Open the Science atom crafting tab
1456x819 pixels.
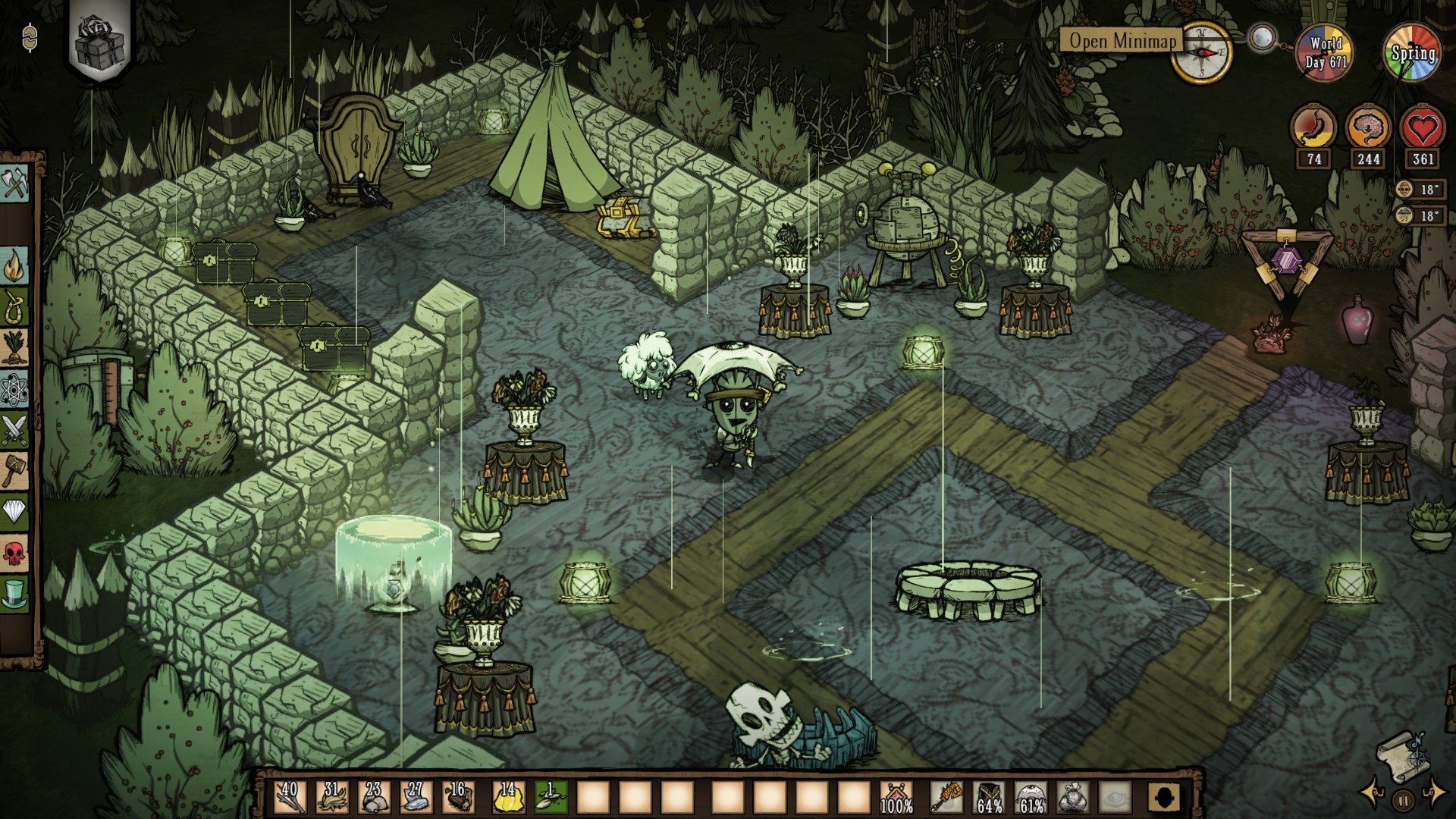pos(14,389)
